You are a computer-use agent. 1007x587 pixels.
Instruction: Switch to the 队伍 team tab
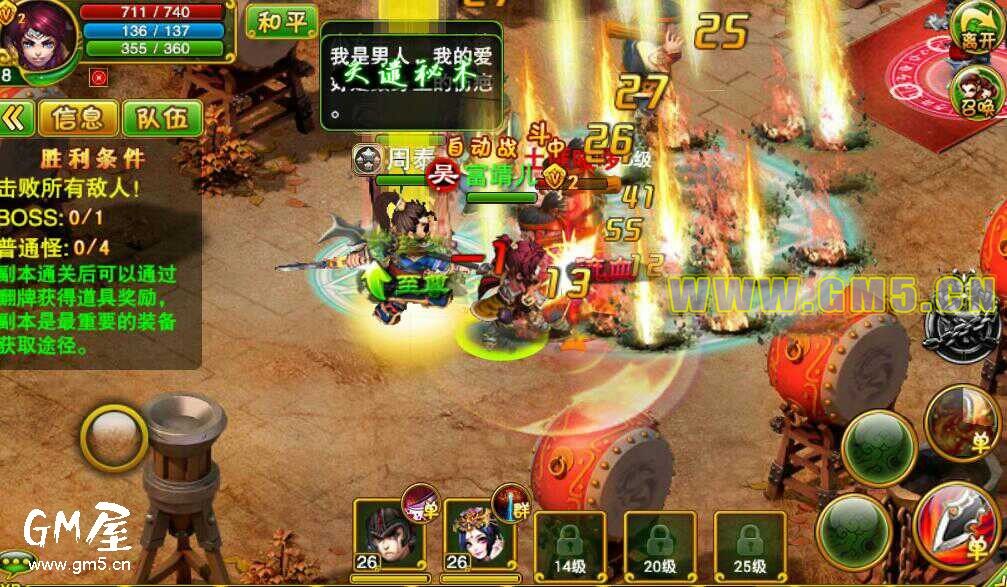[162, 118]
